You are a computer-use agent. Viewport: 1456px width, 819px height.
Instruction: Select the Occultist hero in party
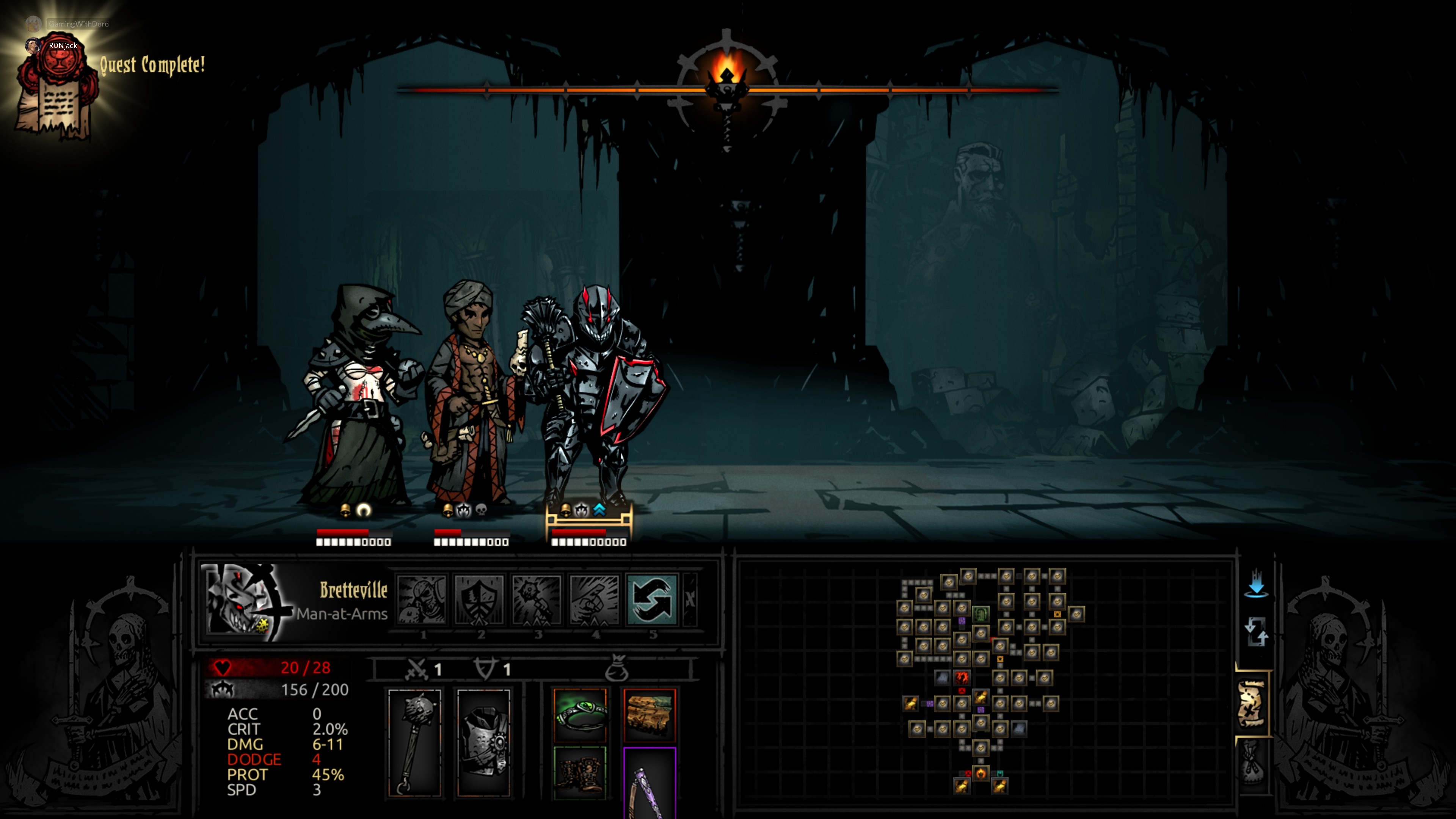[472, 395]
